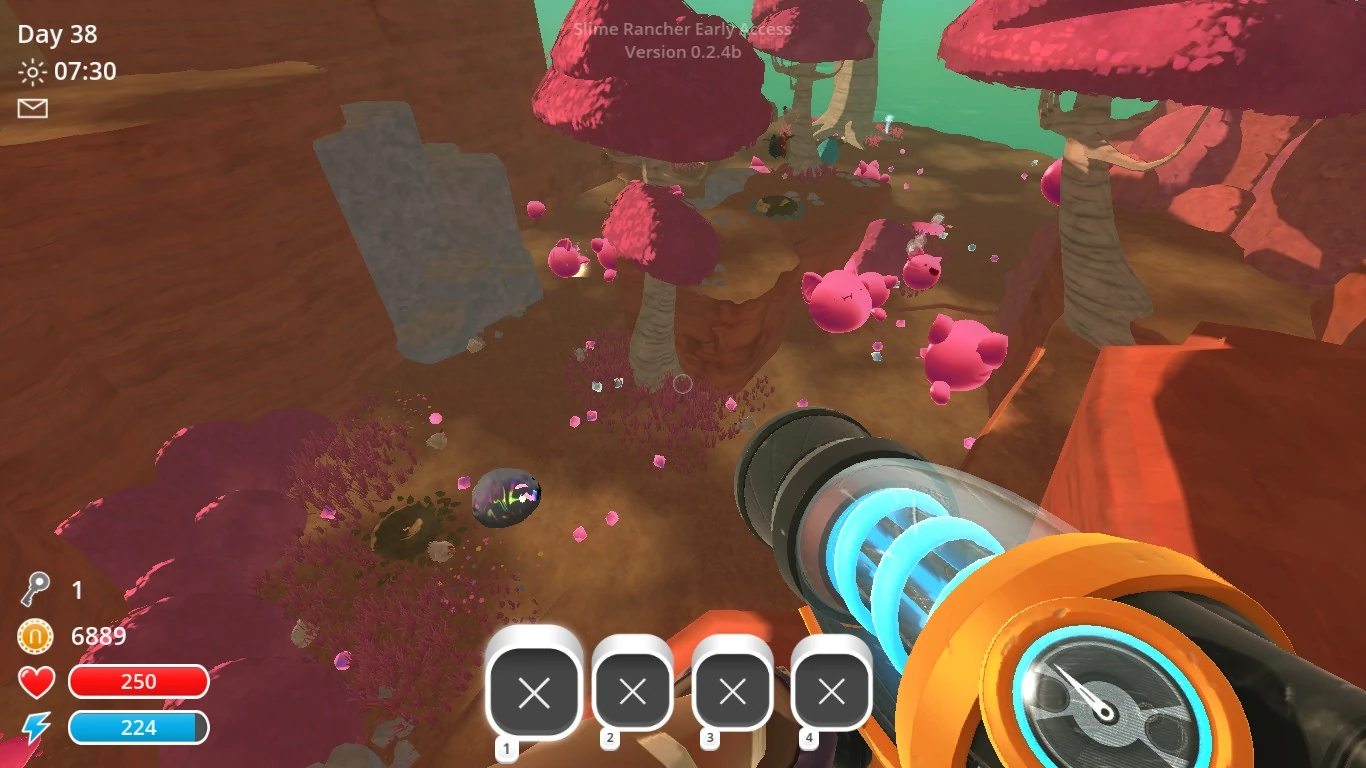Select inventory slot 3 on the hotbar
Screen dimensions: 1366x768
(732, 689)
